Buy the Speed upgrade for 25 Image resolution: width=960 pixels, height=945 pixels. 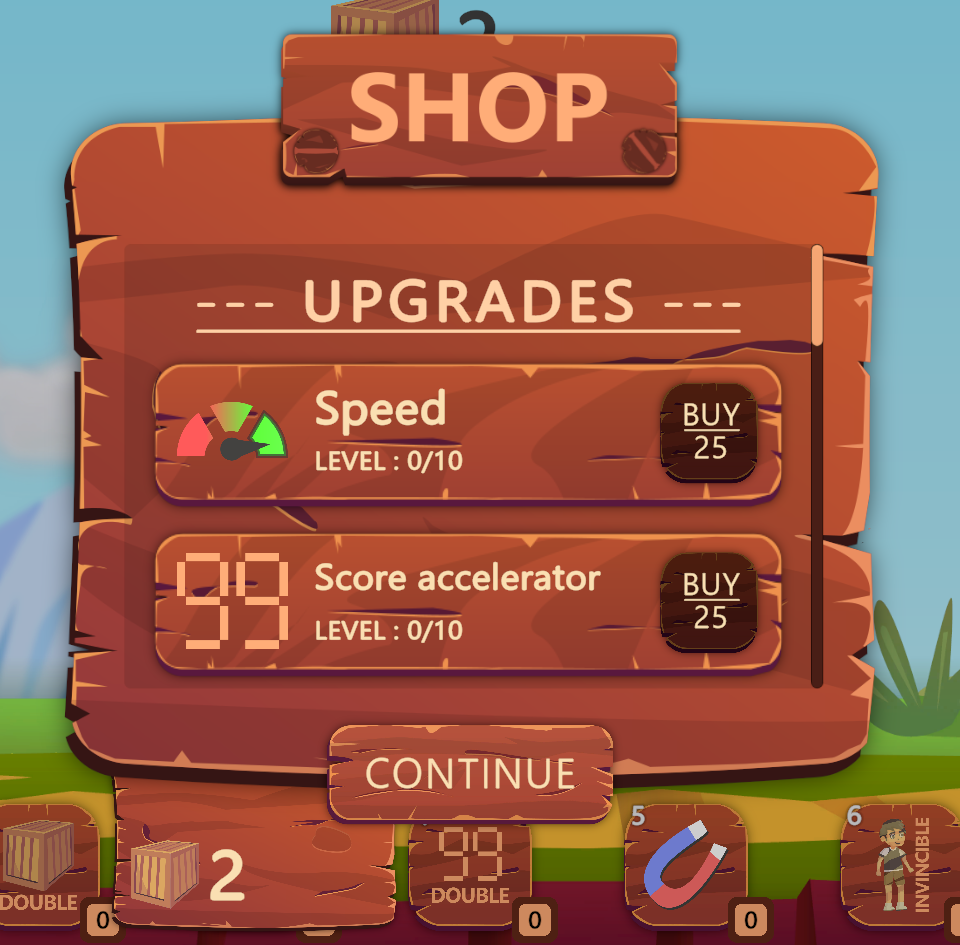[x=709, y=431]
